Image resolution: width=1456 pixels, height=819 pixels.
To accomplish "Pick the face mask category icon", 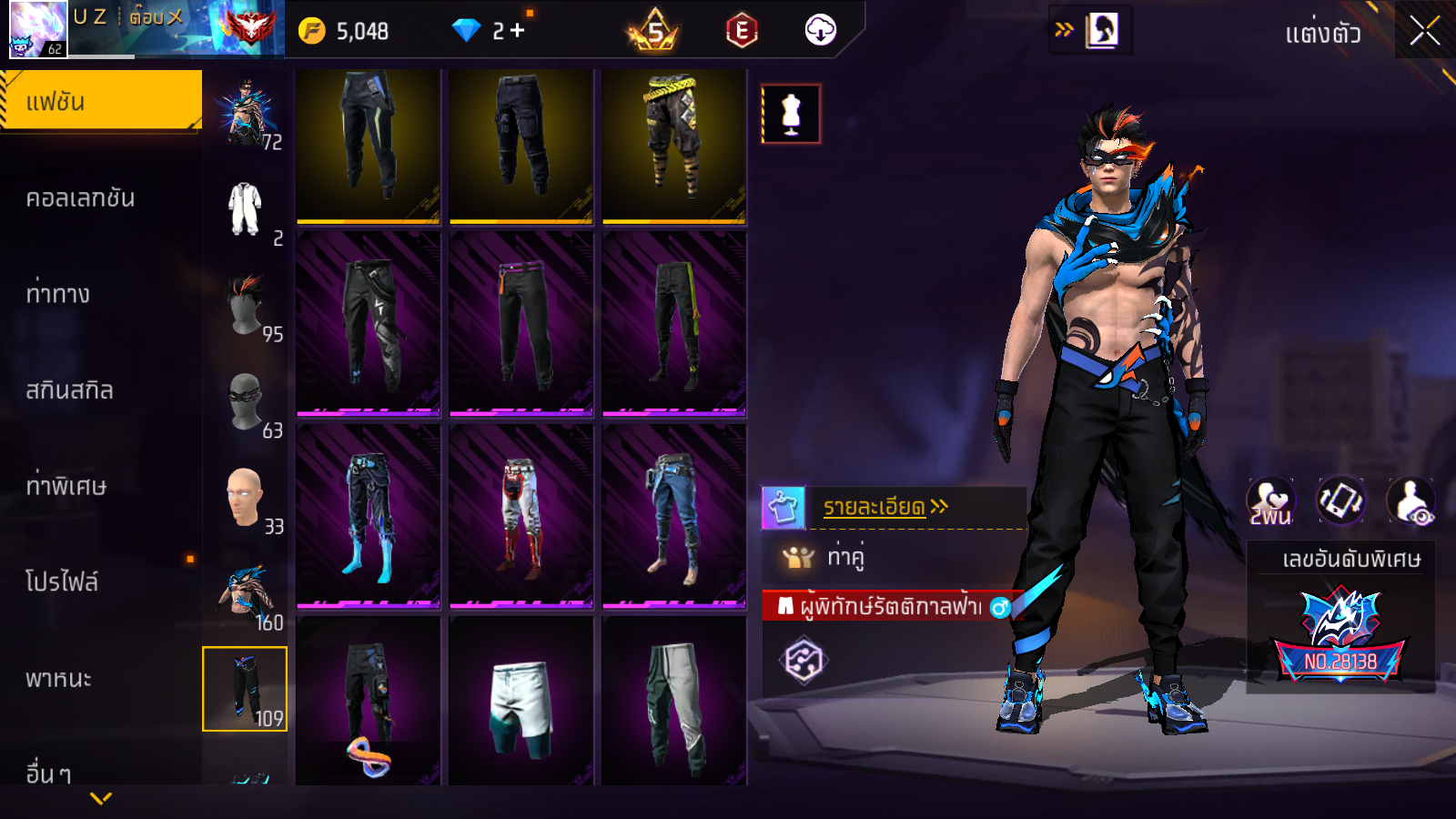I will coord(245,400).
